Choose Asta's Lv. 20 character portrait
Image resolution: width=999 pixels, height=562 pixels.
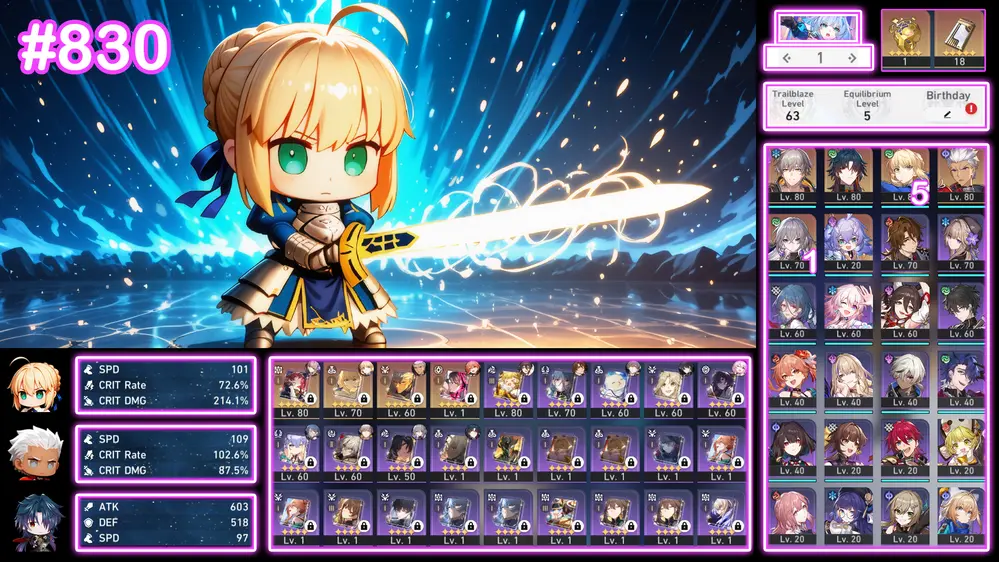(x=793, y=515)
